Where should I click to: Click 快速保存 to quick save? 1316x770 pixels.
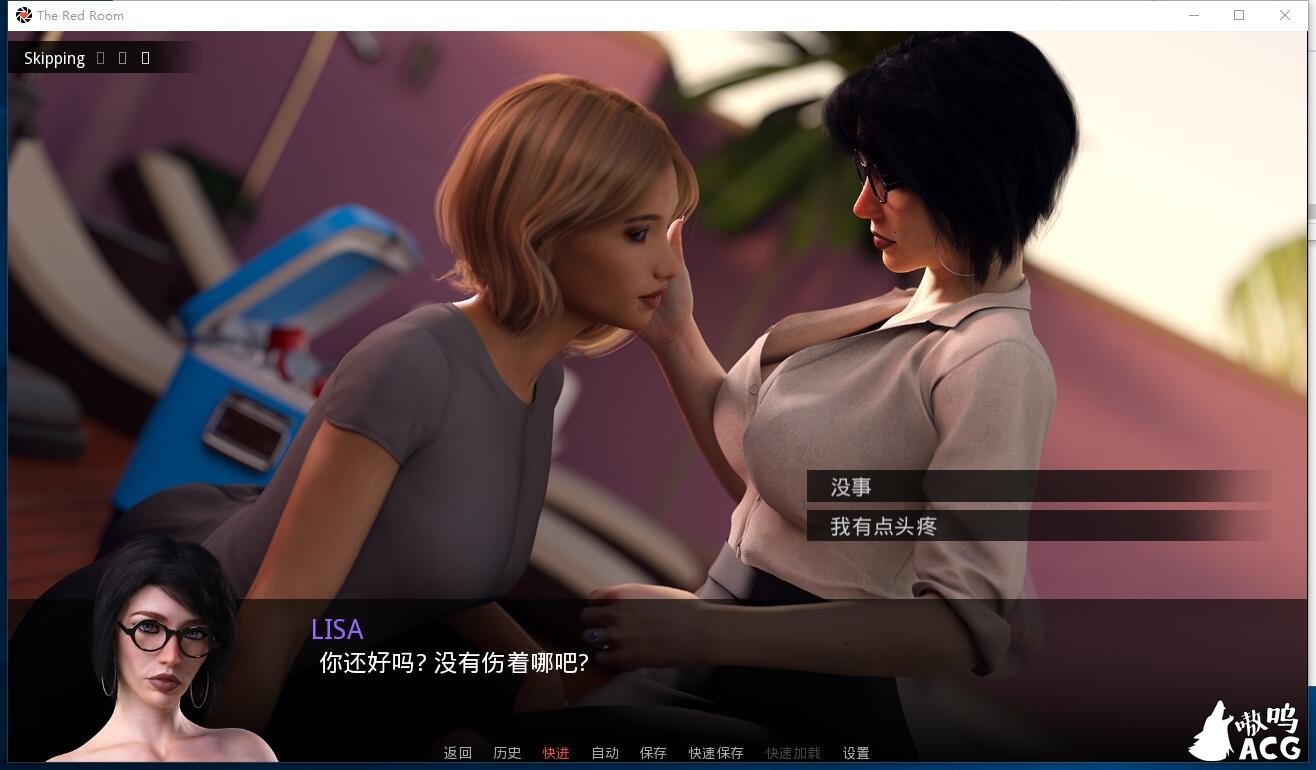[x=715, y=753]
